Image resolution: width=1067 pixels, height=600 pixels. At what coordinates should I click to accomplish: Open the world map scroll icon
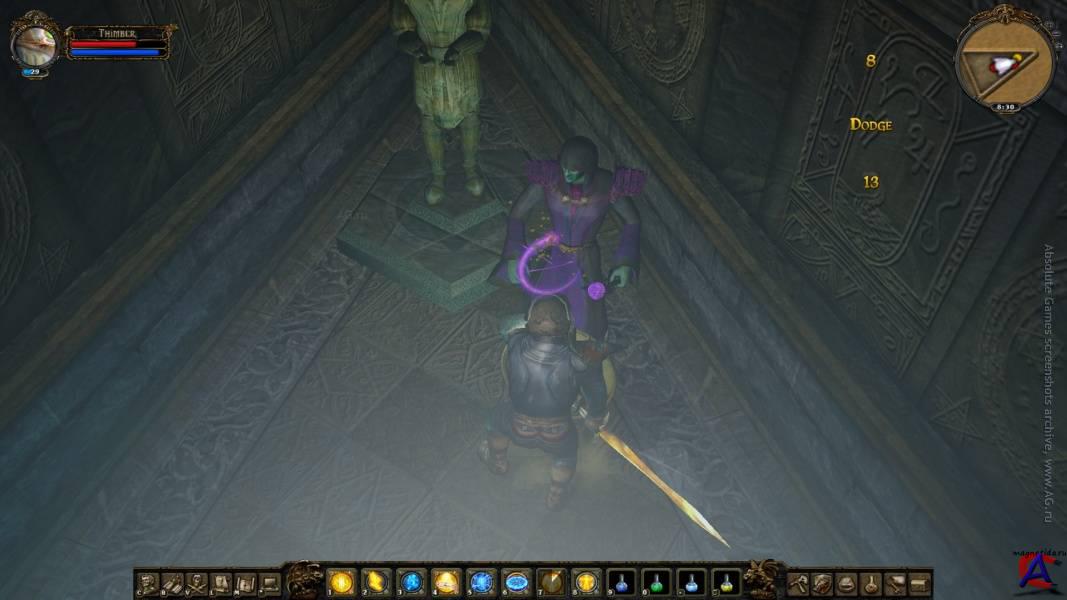[x=246, y=583]
